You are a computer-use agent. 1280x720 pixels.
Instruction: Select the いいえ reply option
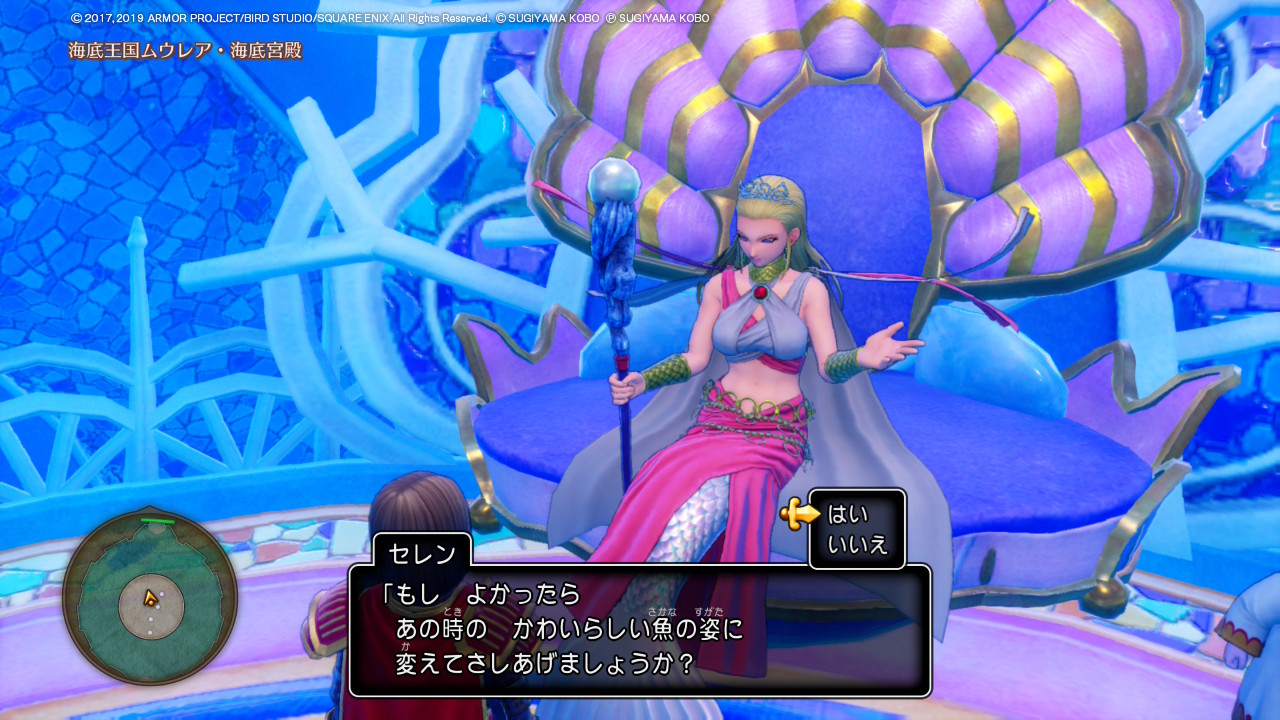(857, 545)
